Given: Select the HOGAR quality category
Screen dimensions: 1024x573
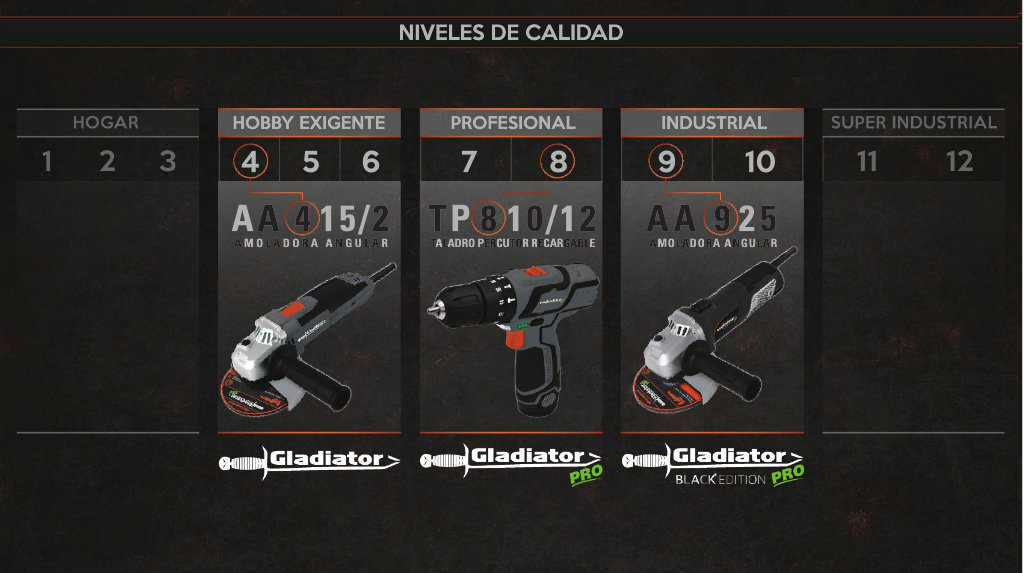Looking at the screenshot, I should pos(106,123).
